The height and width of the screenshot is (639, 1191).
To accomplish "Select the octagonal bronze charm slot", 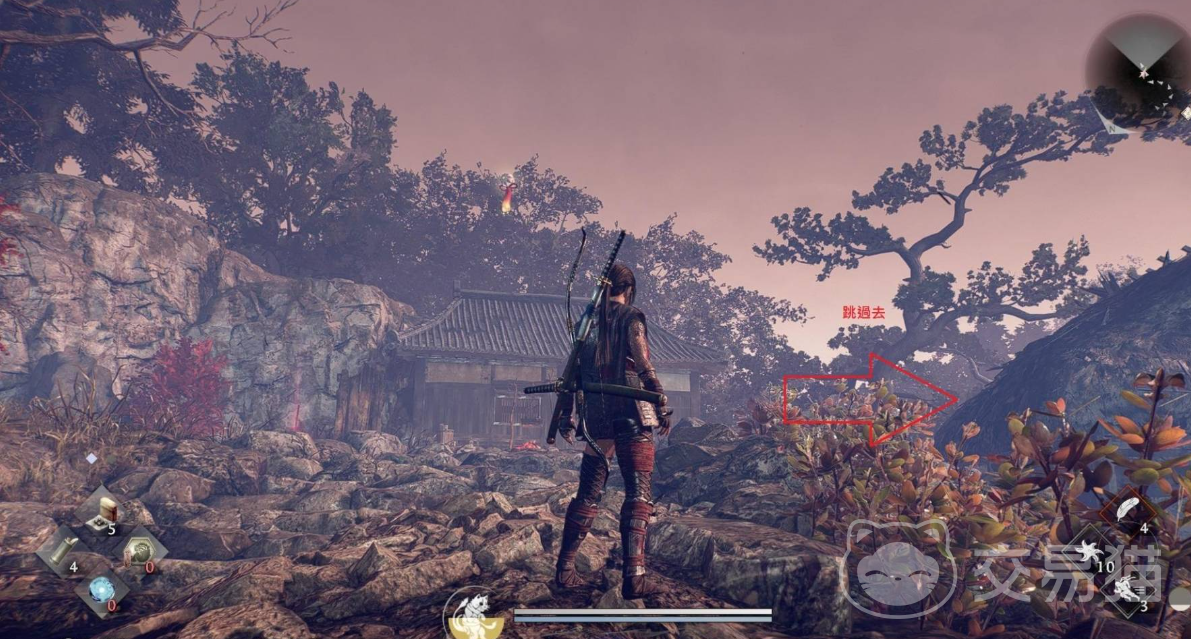I will (140, 552).
